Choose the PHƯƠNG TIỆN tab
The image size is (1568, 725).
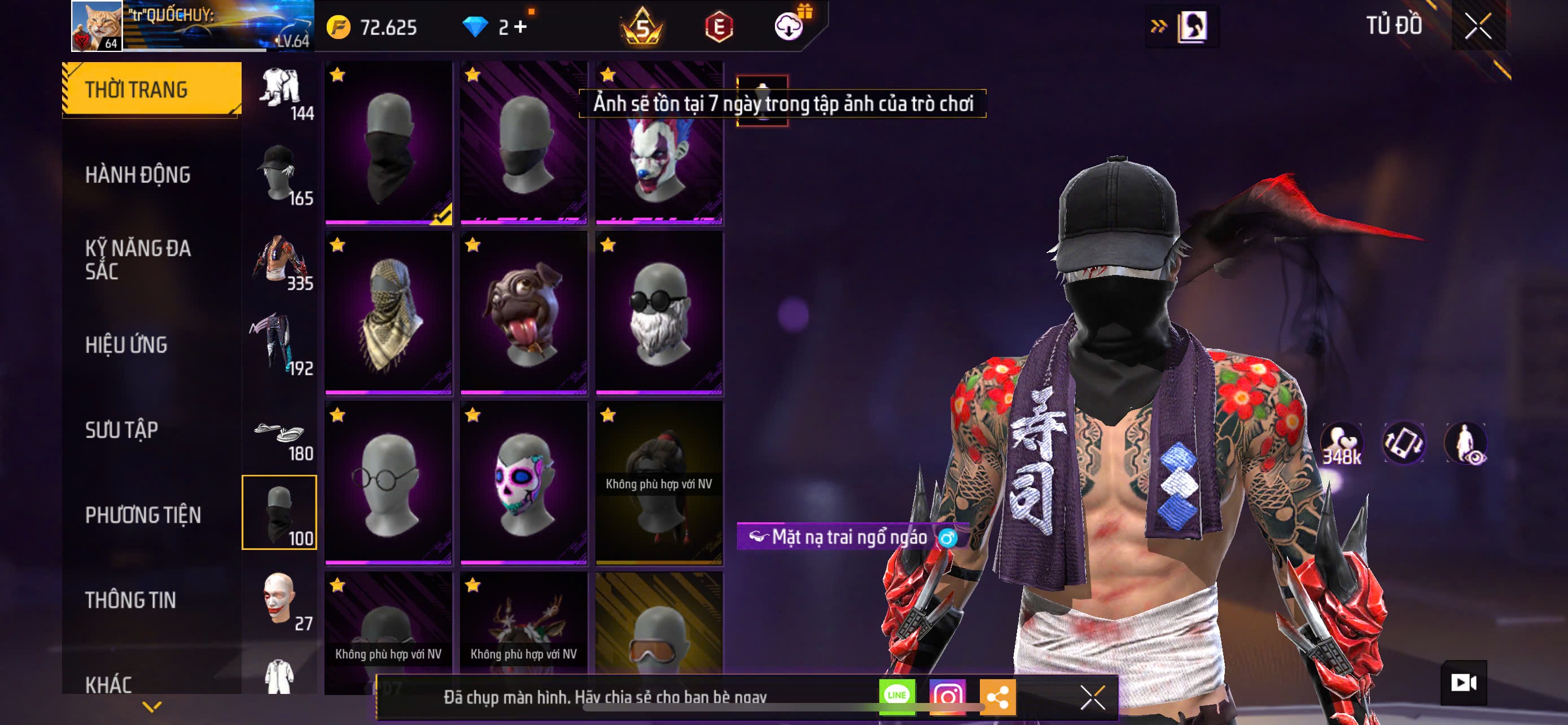(143, 515)
